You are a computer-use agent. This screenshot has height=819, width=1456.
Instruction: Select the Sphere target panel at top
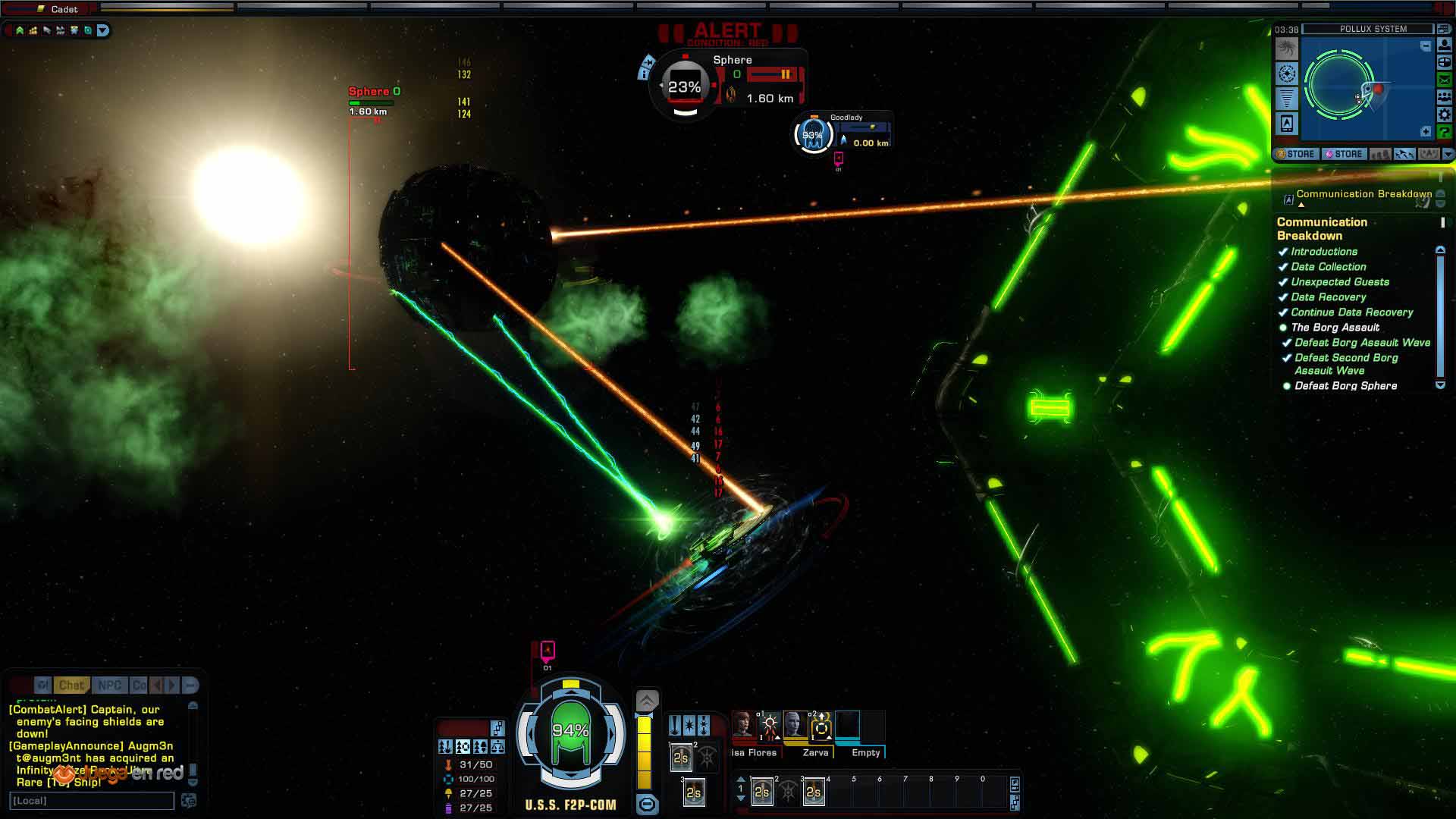(728, 83)
